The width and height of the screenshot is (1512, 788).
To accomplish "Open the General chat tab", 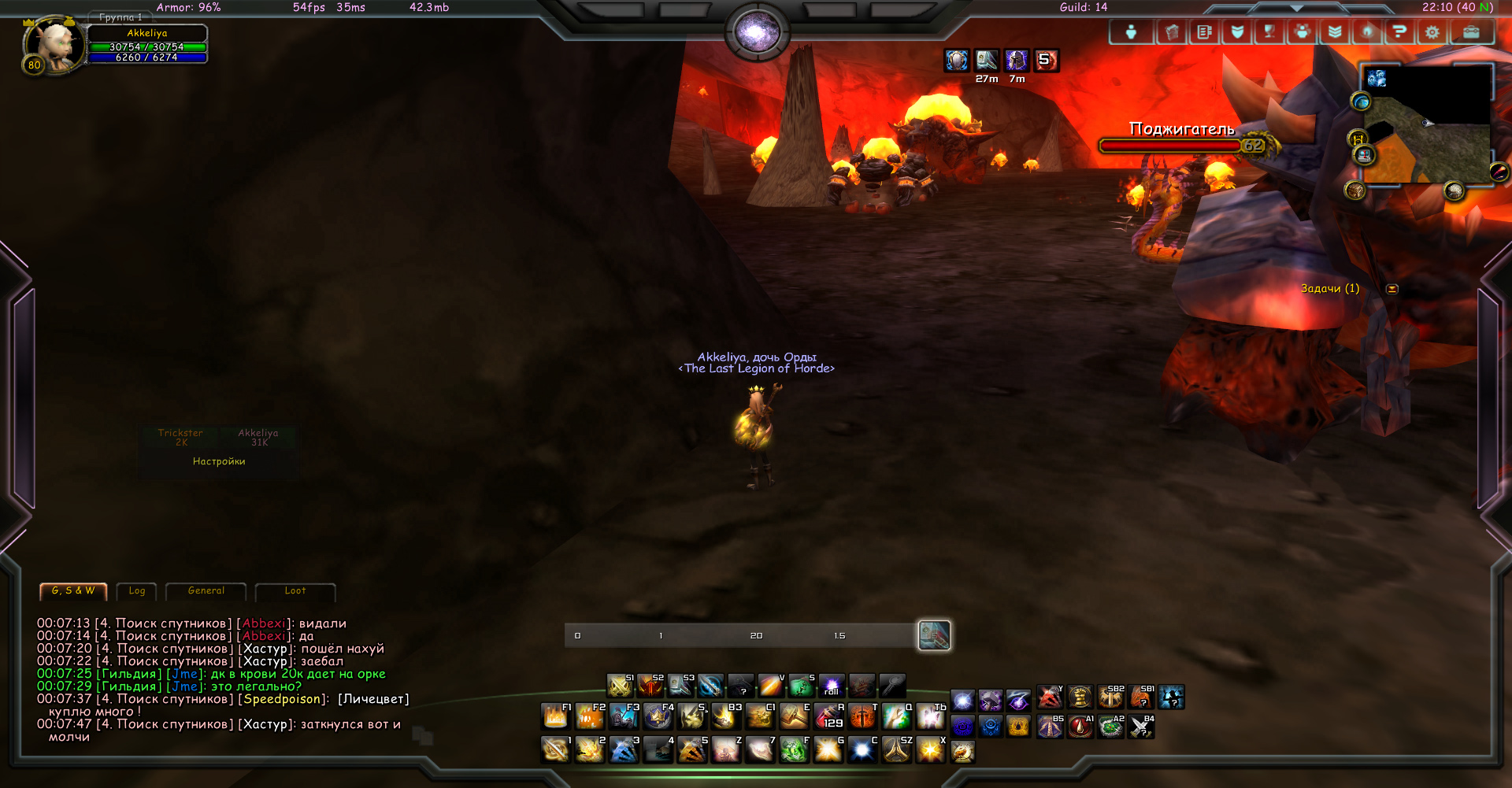I will click(x=206, y=591).
